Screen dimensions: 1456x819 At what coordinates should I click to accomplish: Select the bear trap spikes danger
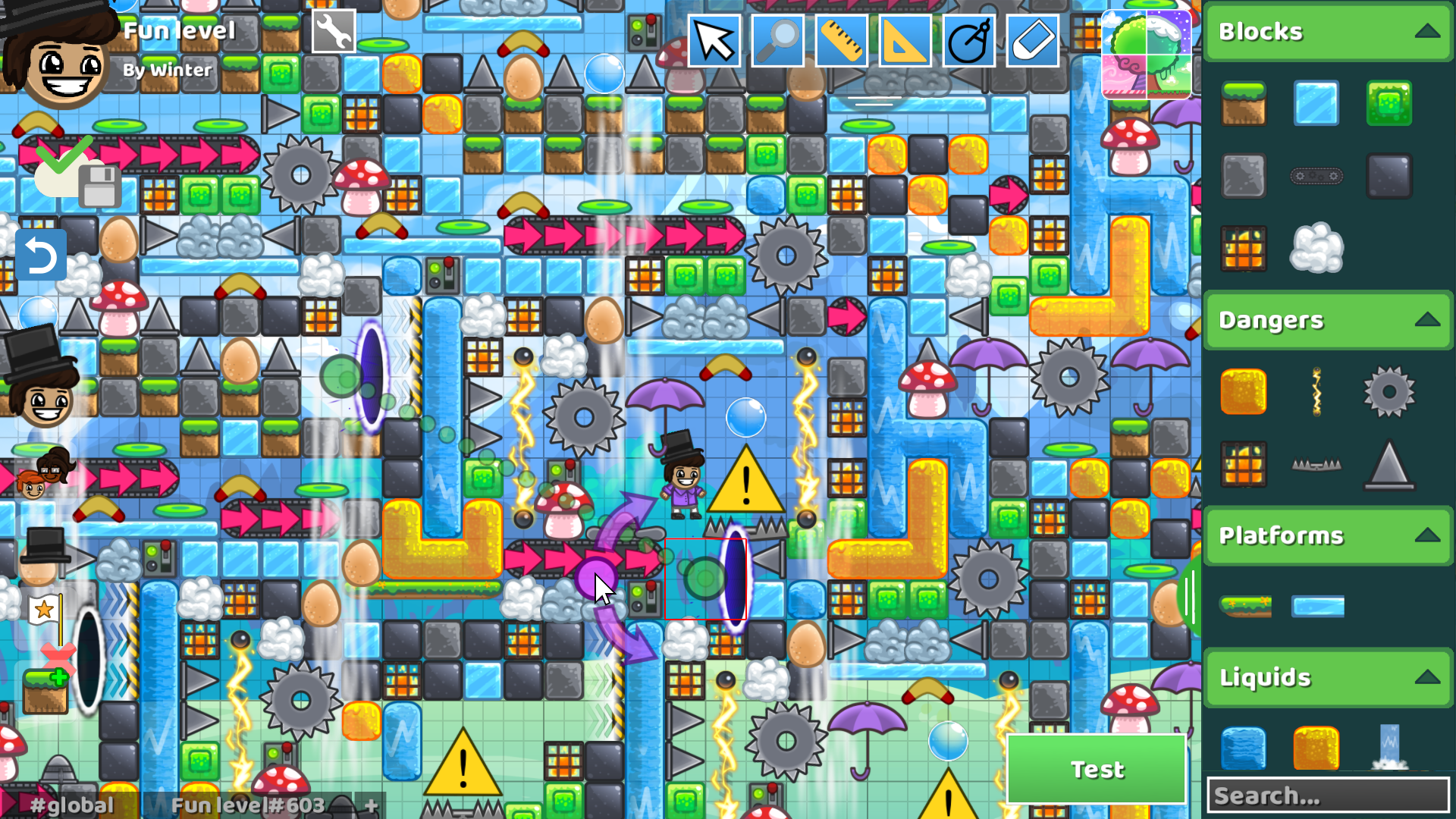[x=1316, y=465]
